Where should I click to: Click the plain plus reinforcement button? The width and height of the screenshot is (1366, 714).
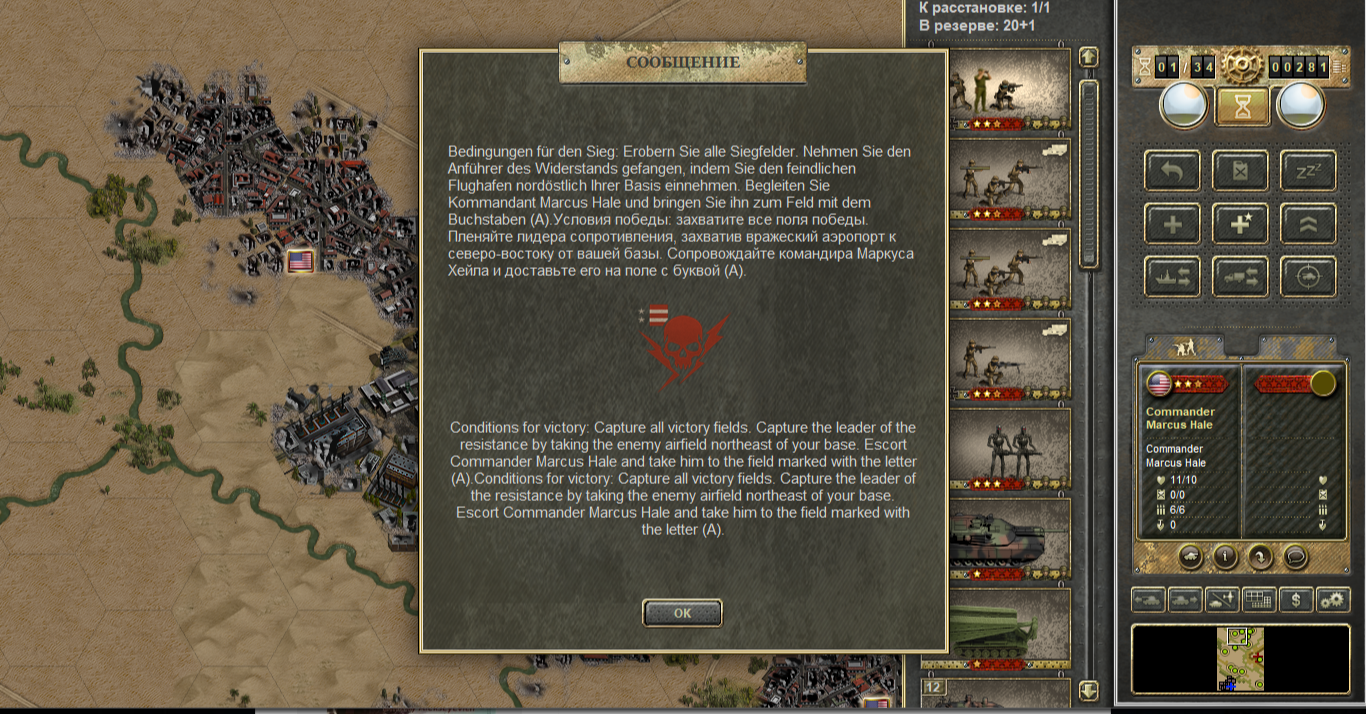pyautogui.click(x=1174, y=224)
